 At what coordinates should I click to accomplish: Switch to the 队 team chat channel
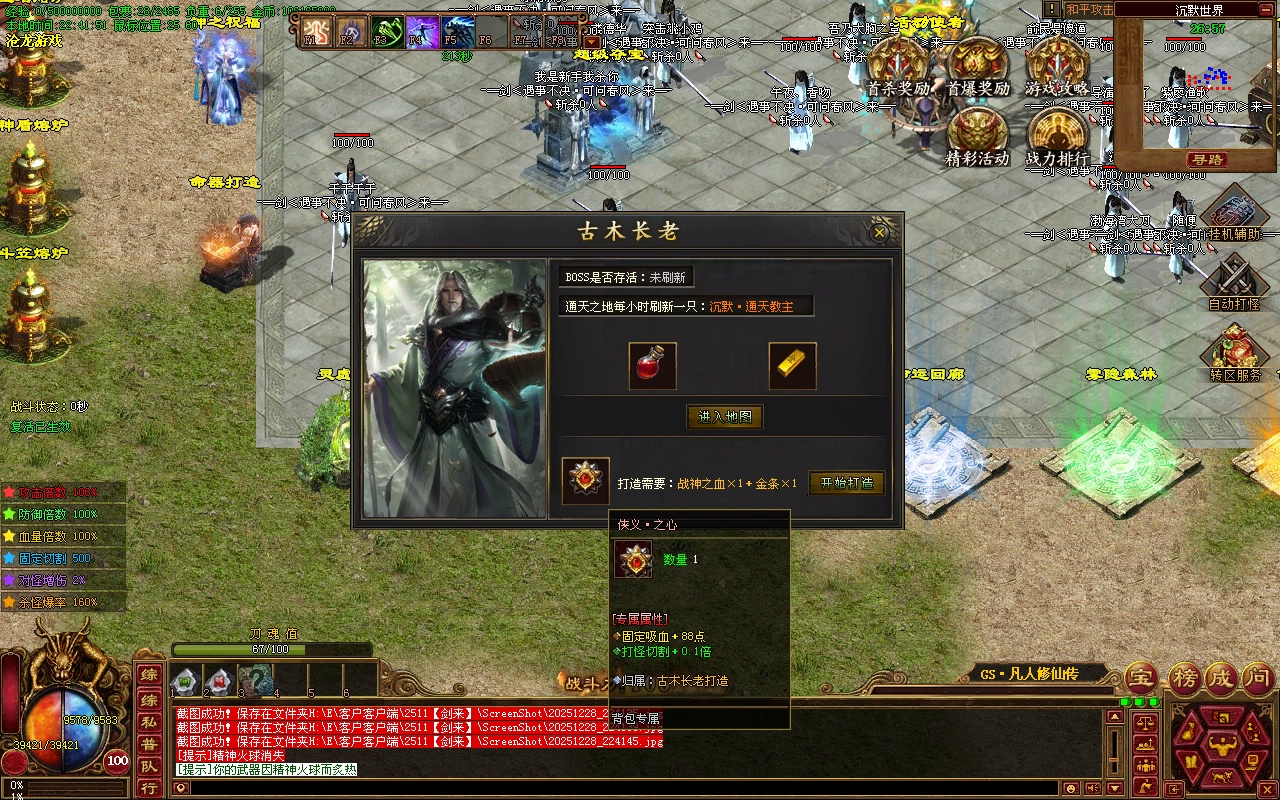tap(148, 766)
